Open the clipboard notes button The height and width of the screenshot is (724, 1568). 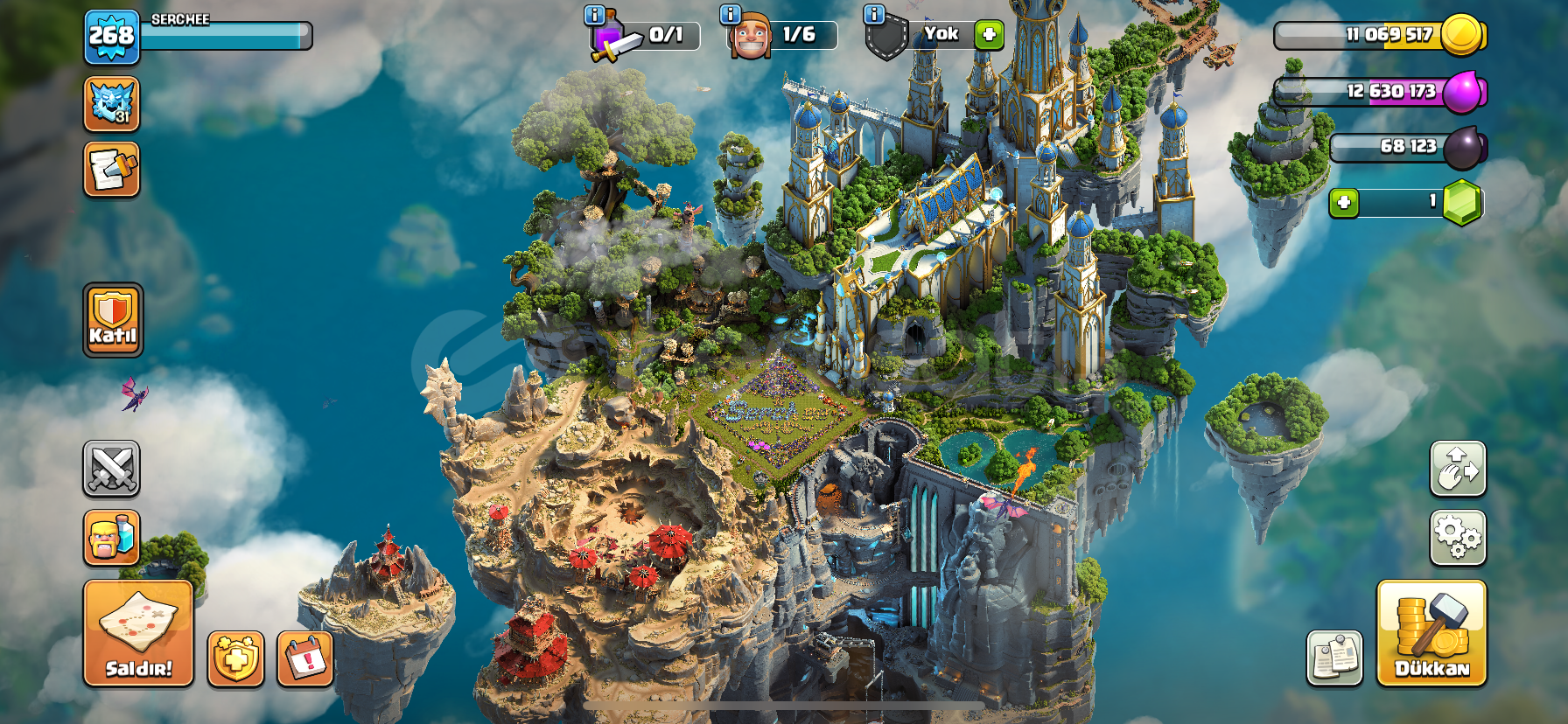pyautogui.click(x=1334, y=658)
